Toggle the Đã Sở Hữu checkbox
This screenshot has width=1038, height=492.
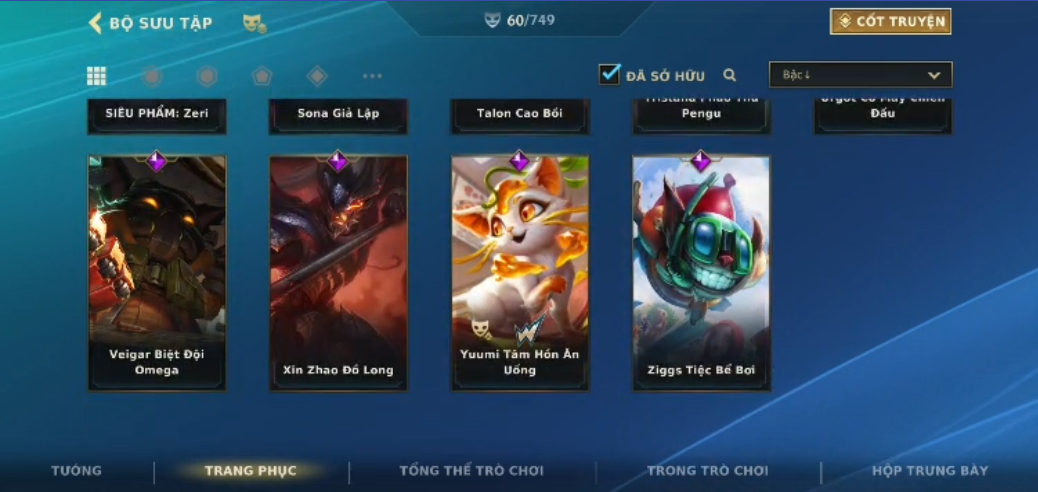coord(609,74)
